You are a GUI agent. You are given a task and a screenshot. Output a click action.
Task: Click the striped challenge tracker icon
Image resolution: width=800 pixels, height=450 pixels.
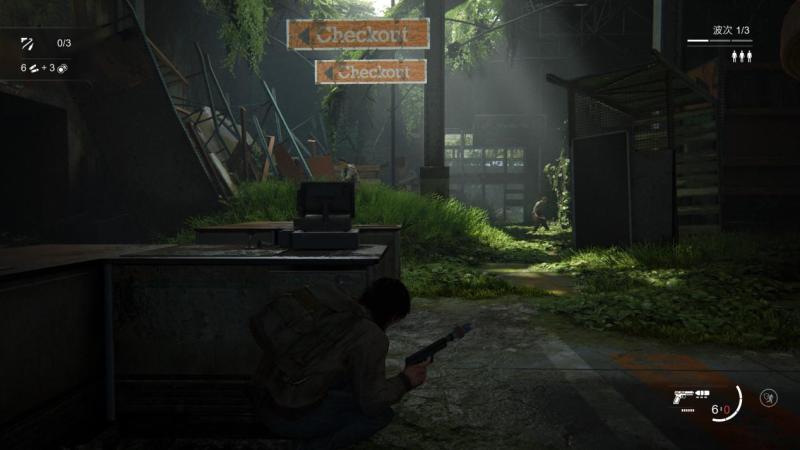pos(27,44)
